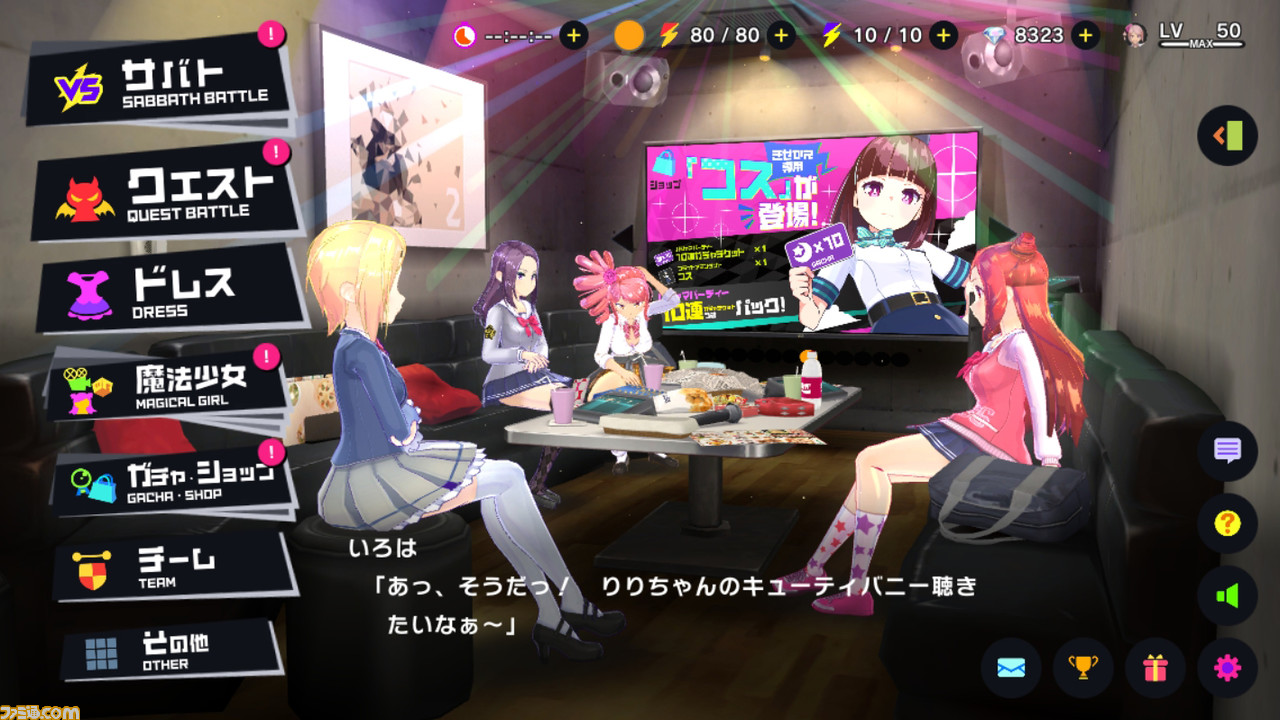Open settings via the pink gear icon
Image resolution: width=1280 pixels, height=720 pixels.
1228,668
